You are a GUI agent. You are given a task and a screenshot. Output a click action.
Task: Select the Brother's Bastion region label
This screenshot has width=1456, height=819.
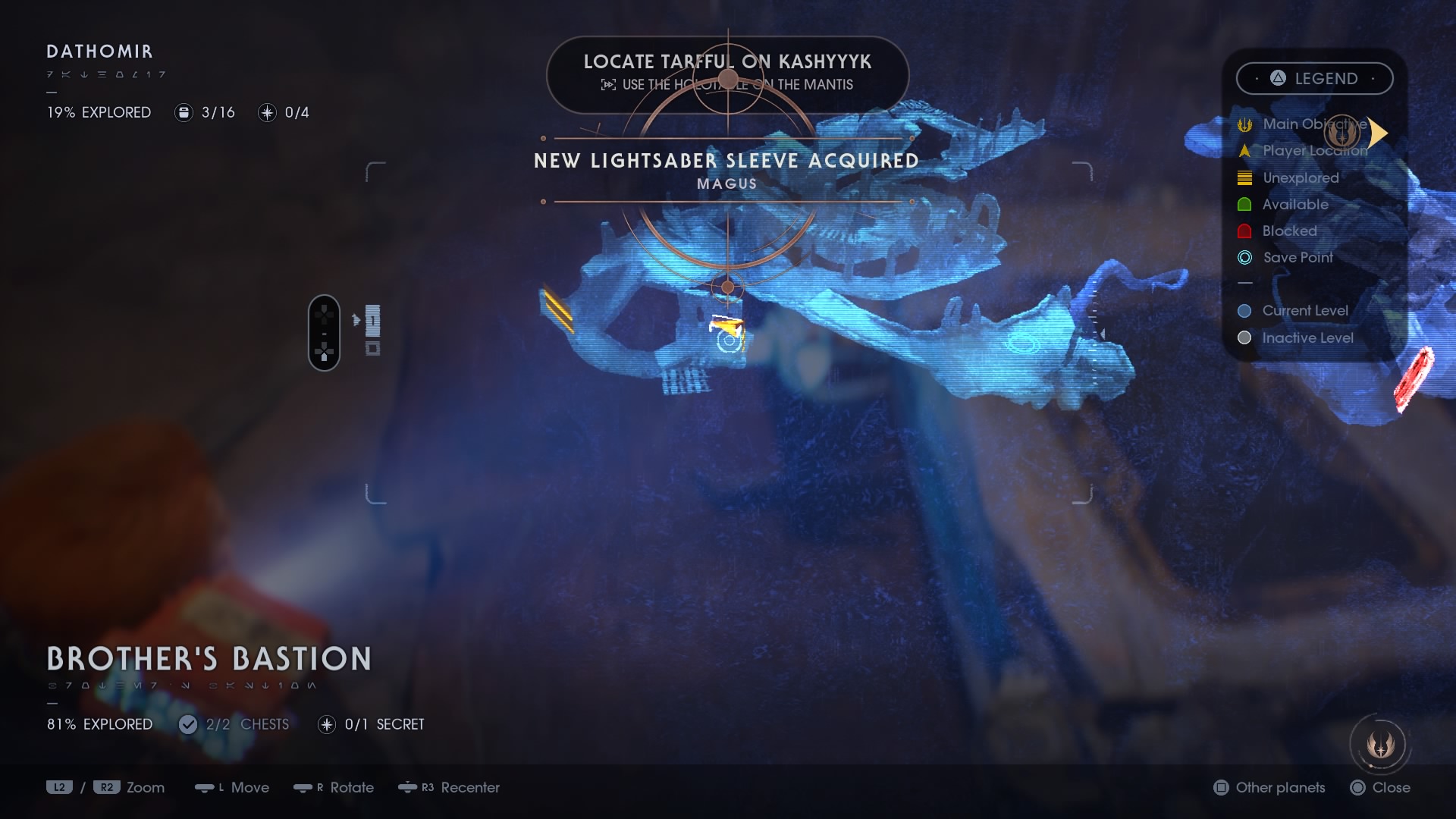pyautogui.click(x=209, y=658)
